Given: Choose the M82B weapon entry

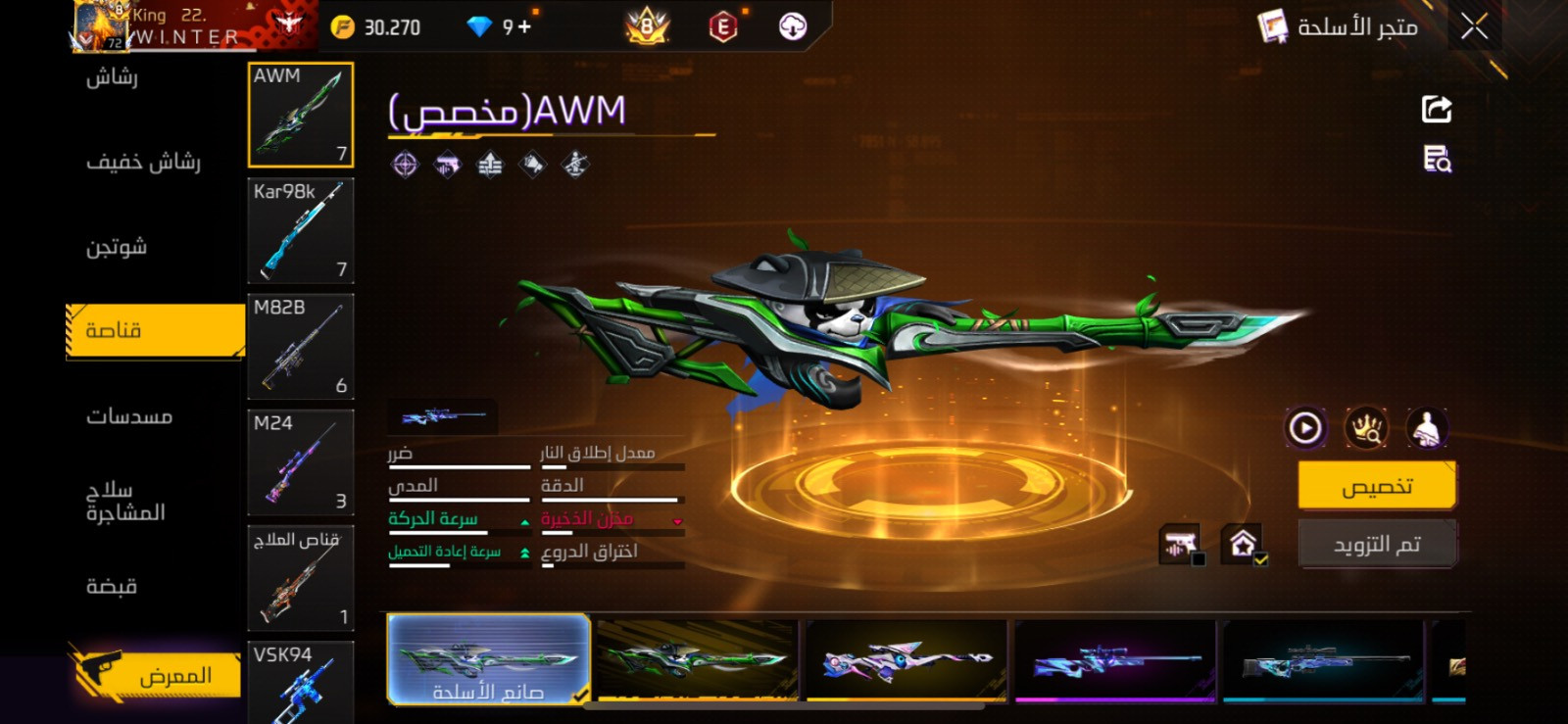Looking at the screenshot, I should [300, 347].
